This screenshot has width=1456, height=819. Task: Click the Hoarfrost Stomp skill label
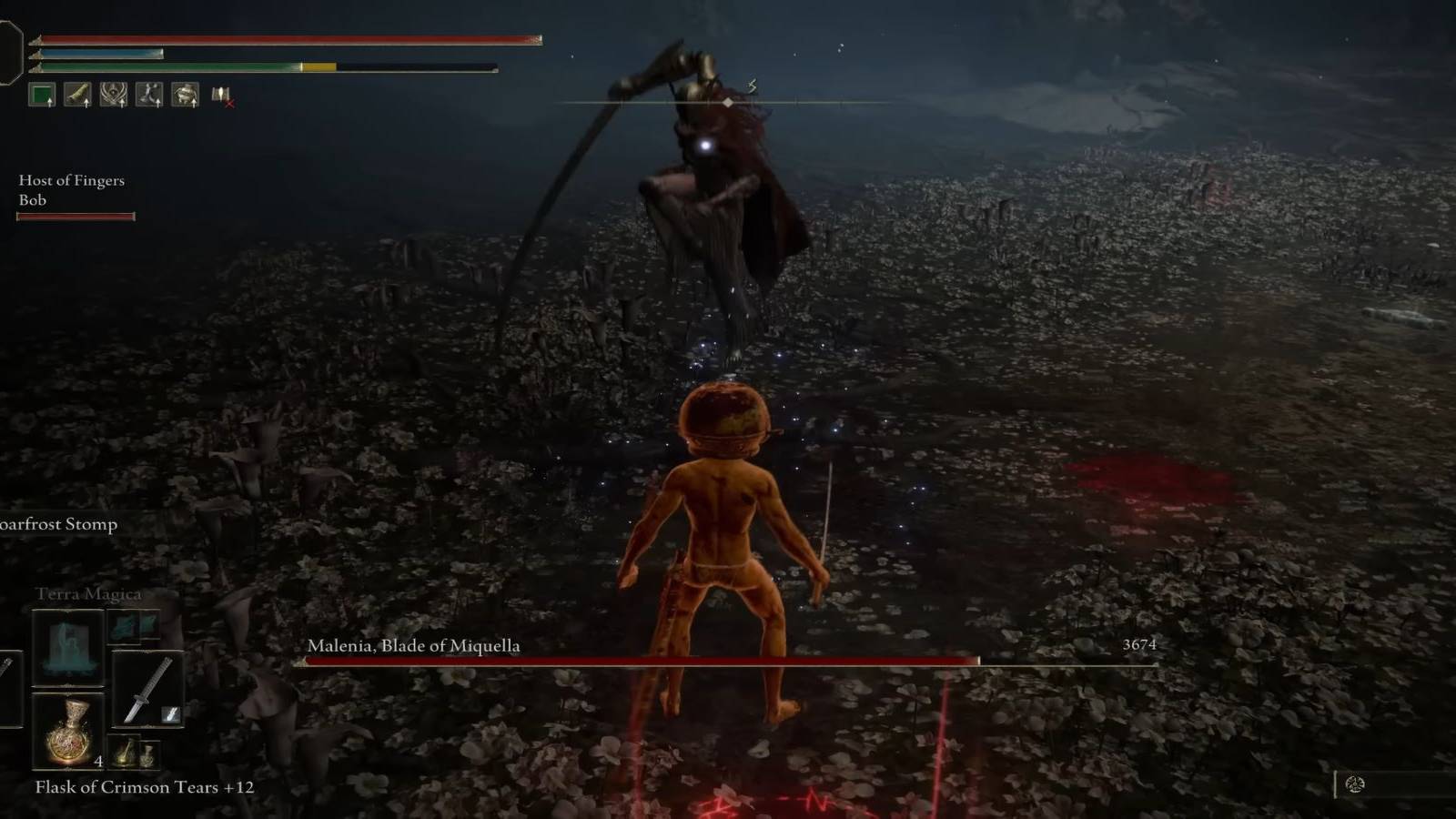click(59, 524)
